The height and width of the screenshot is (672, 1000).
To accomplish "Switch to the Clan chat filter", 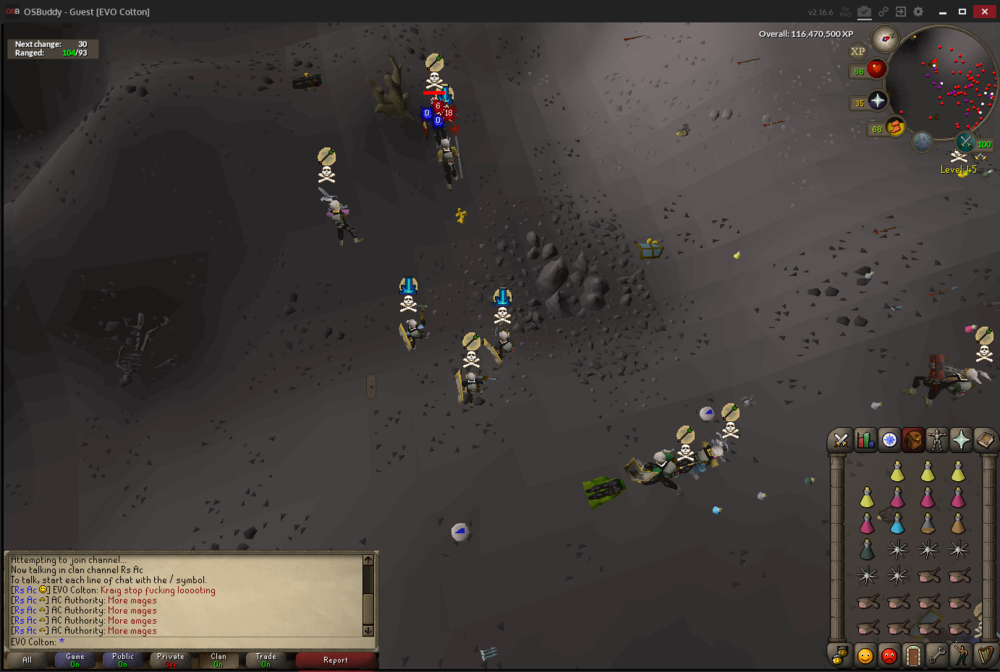I will (218, 660).
